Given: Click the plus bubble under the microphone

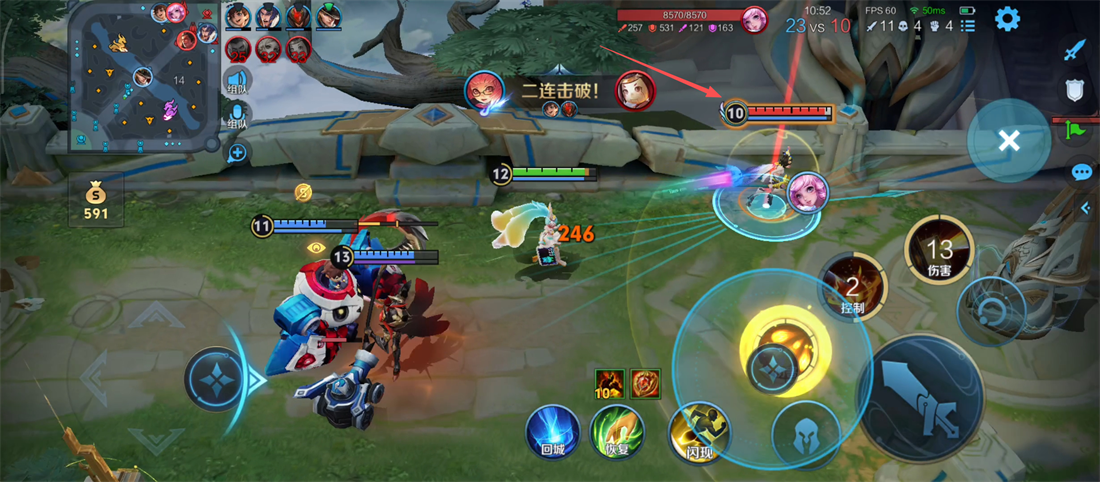Looking at the screenshot, I should pyautogui.click(x=237, y=153).
